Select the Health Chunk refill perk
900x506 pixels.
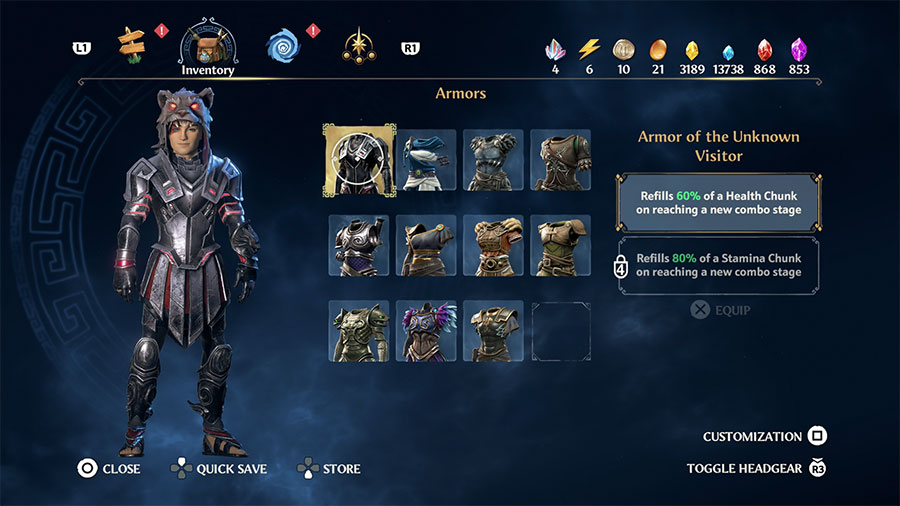pos(718,203)
